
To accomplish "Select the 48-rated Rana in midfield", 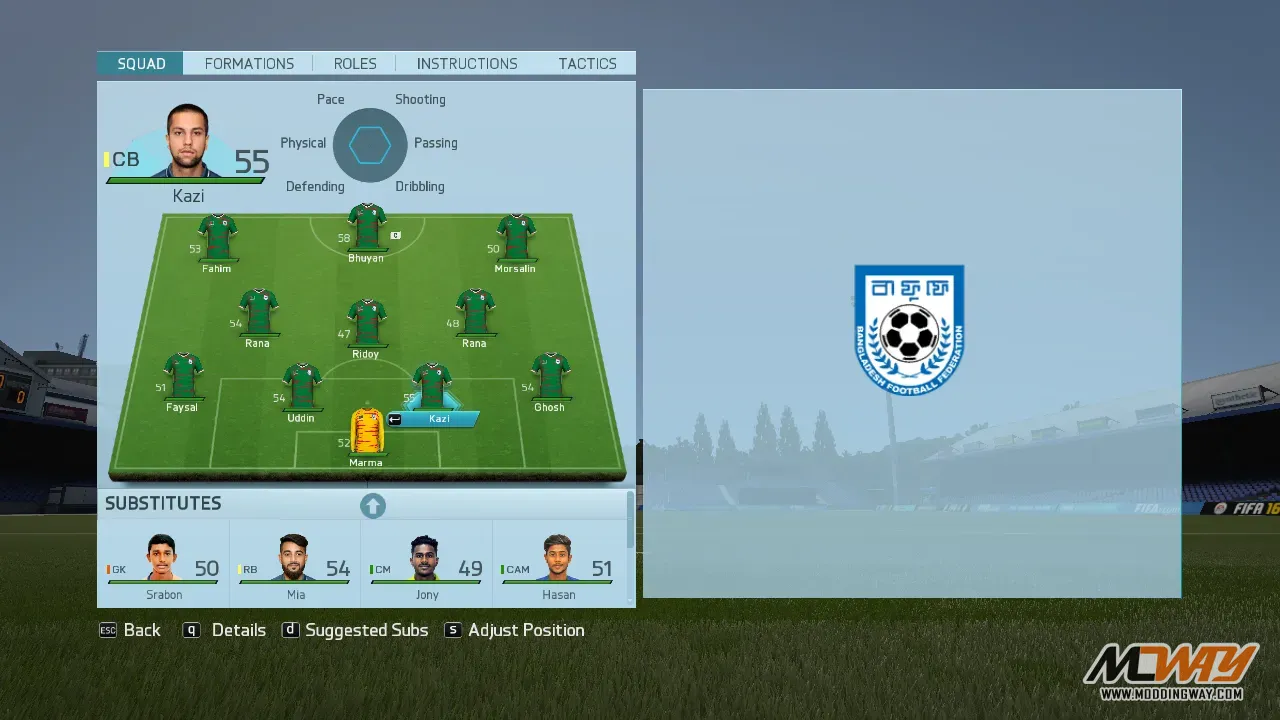I will click(475, 313).
